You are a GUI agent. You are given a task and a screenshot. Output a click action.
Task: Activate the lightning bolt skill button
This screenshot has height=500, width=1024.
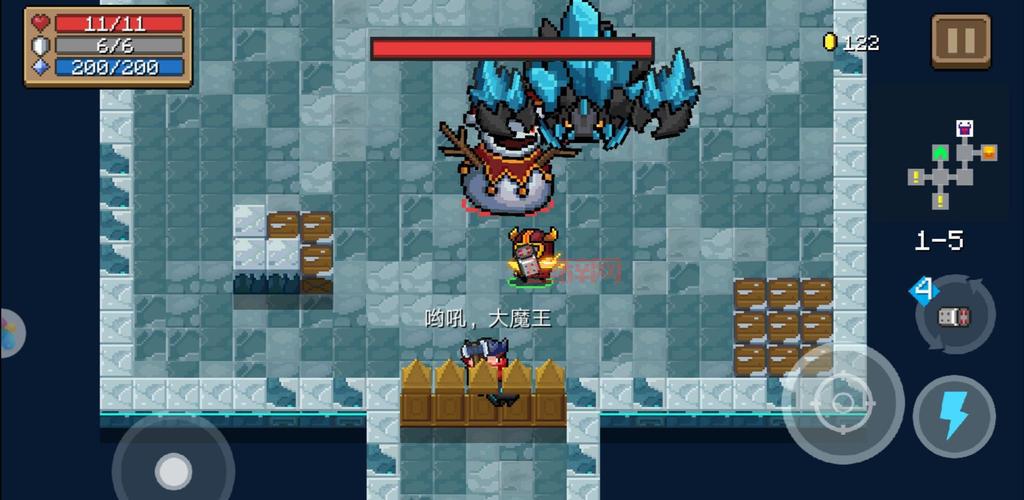953,416
